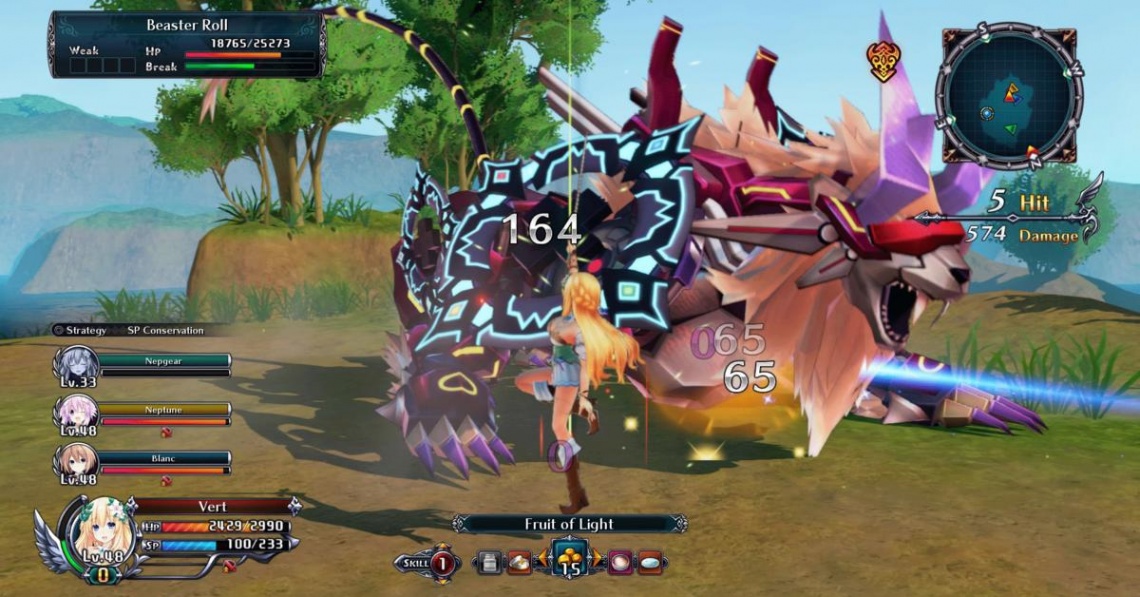Click the orange emblem marker beside the minimap

coord(883,60)
